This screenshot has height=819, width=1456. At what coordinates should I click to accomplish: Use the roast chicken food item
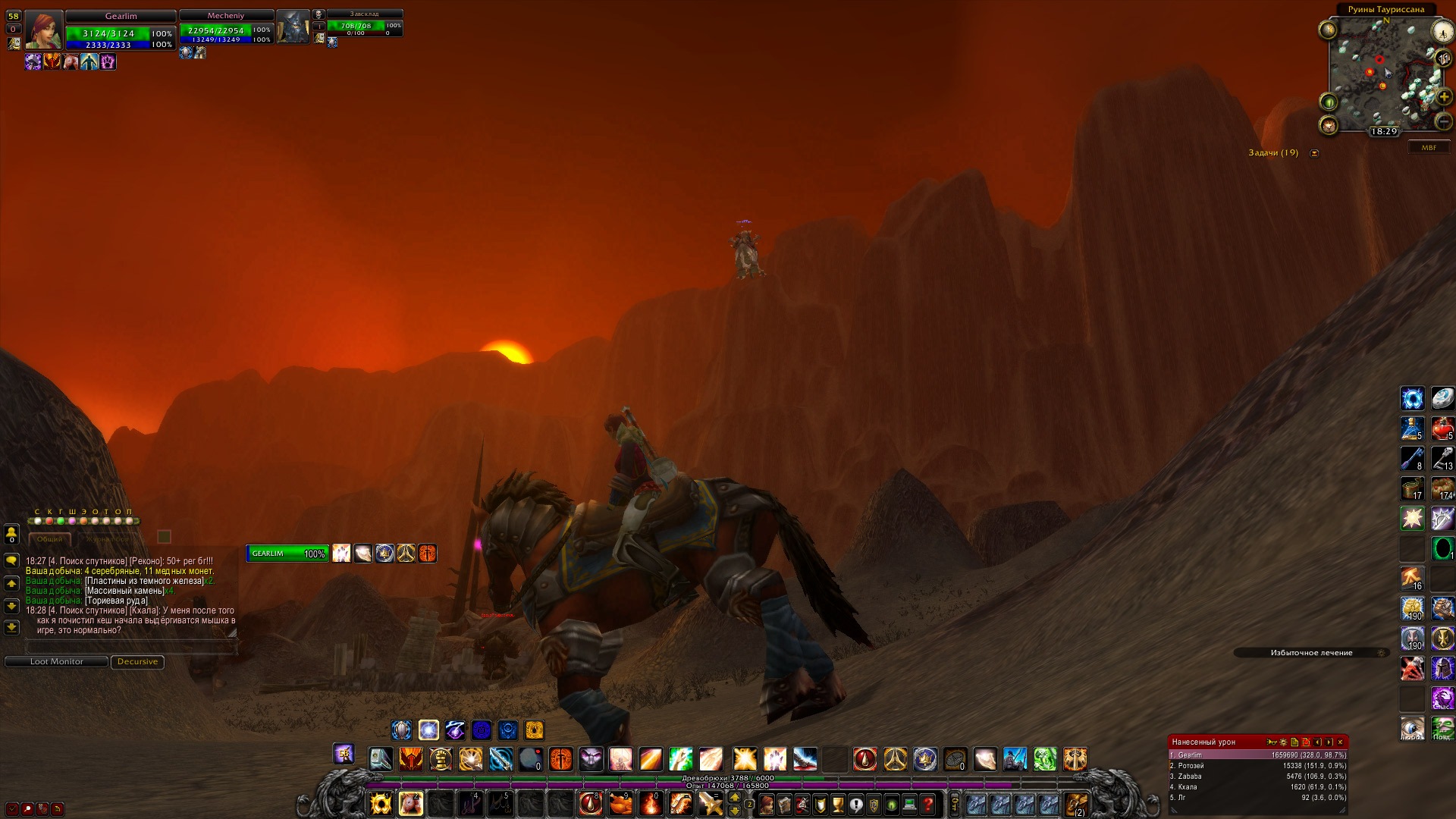point(621,803)
